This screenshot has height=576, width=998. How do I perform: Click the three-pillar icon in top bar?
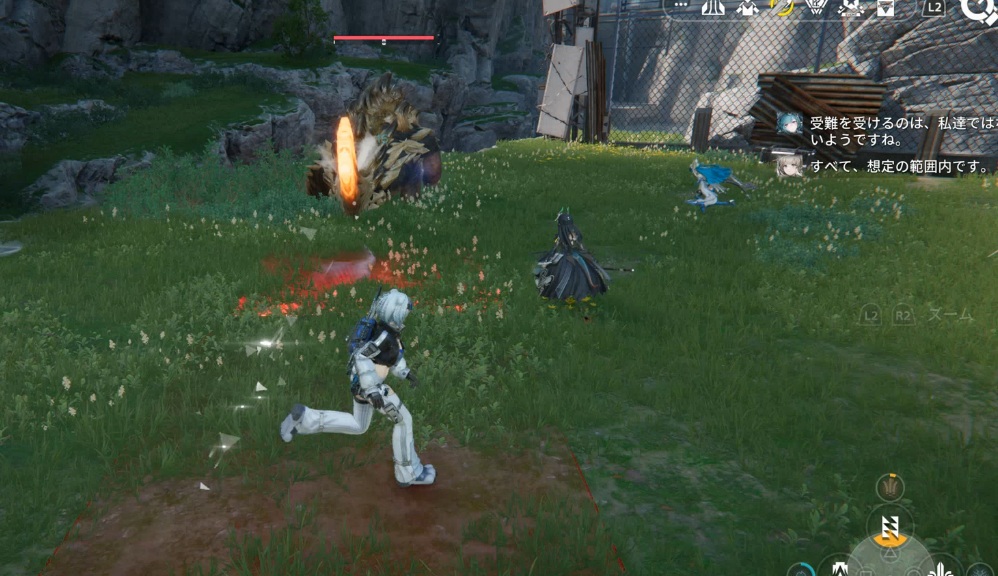713,8
